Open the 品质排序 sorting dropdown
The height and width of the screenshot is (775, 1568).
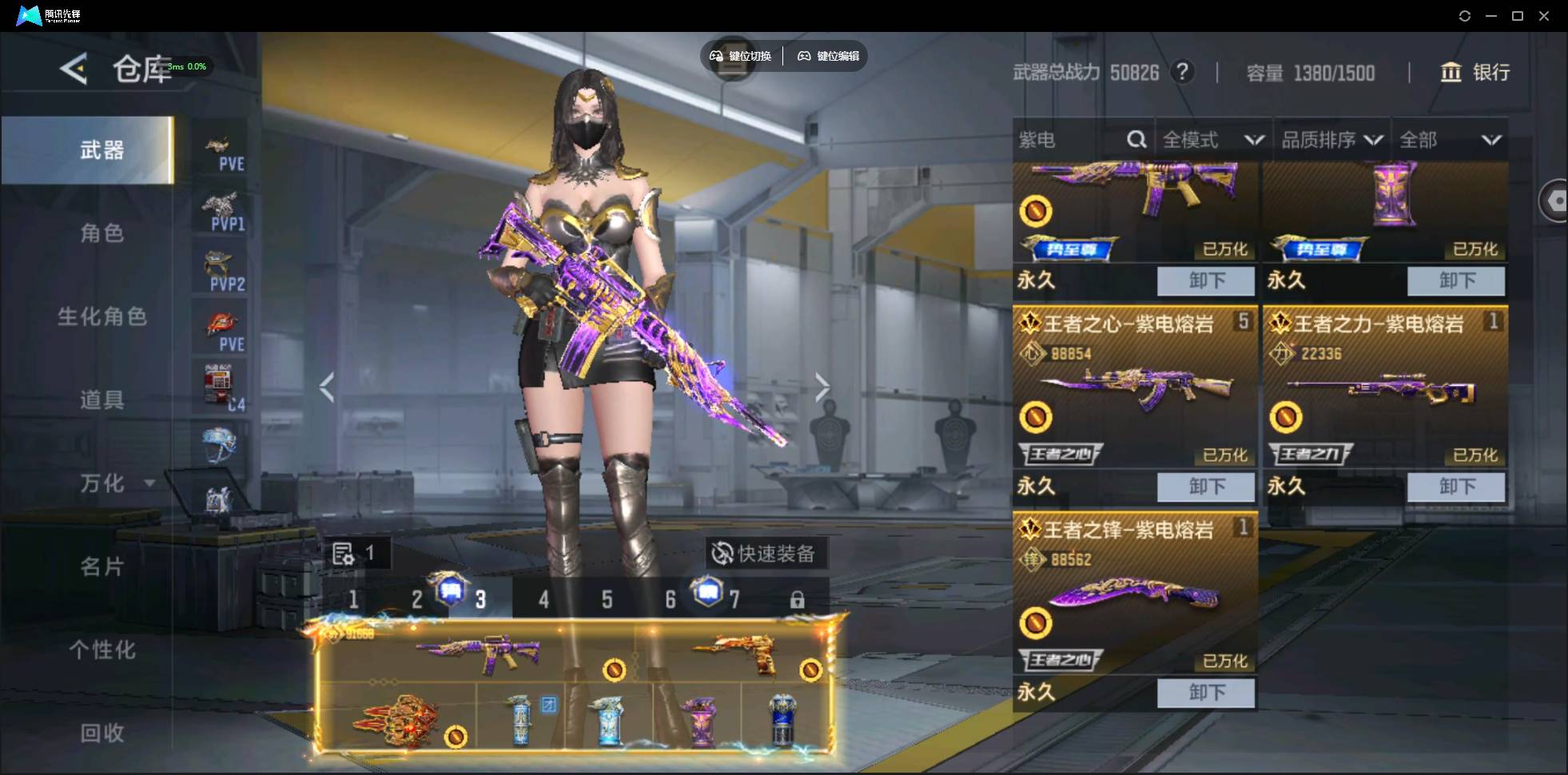(1332, 141)
